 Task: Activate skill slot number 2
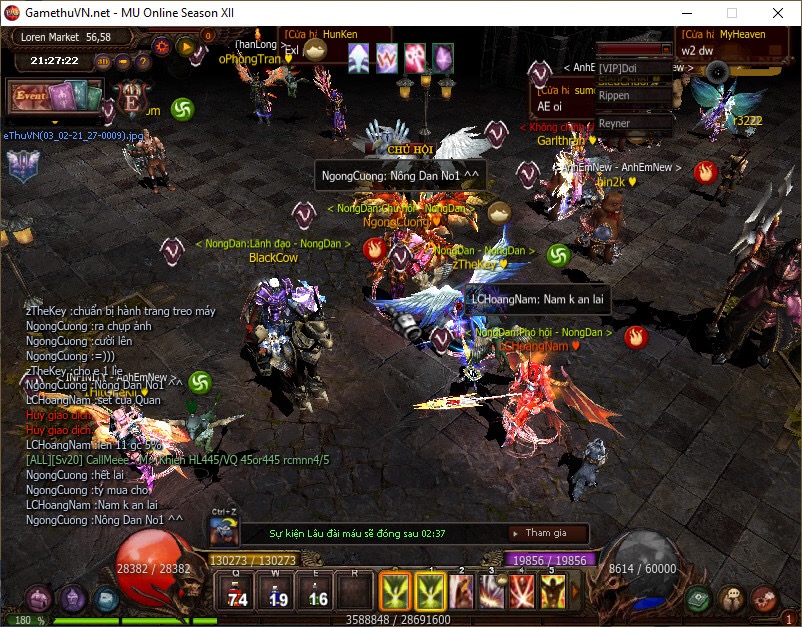pyautogui.click(x=461, y=591)
